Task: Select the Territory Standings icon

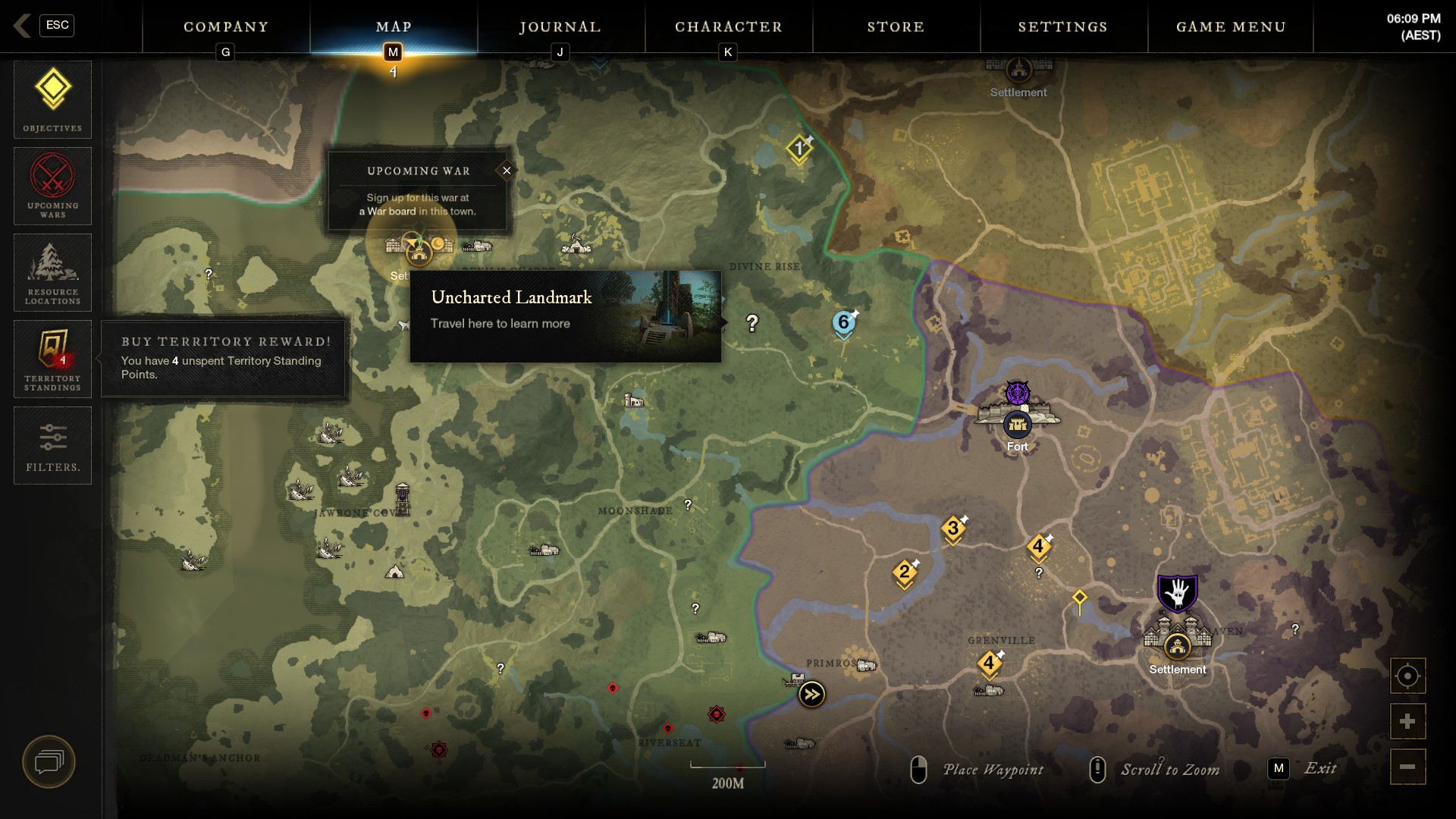Action: click(x=52, y=356)
